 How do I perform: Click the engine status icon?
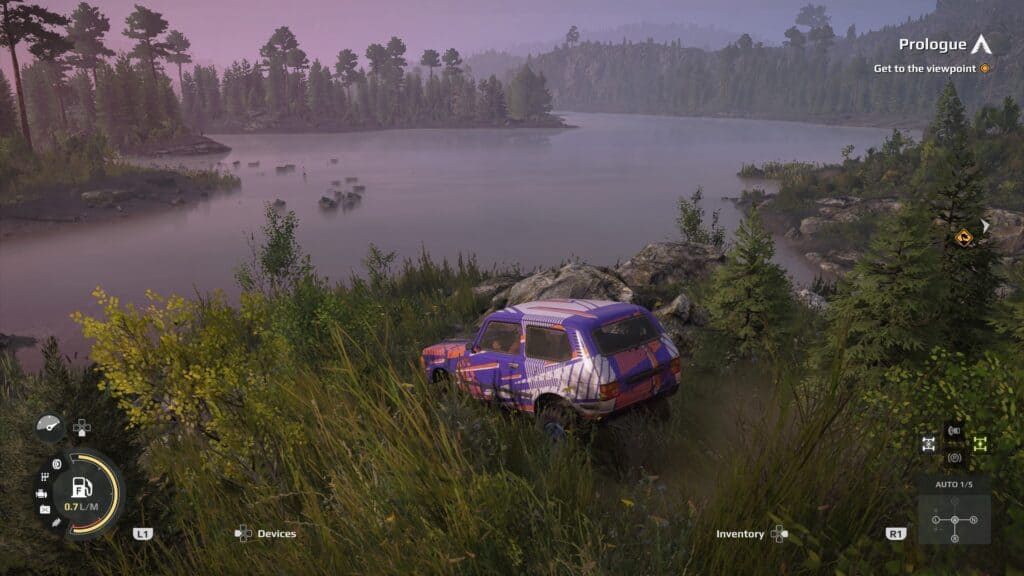click(41, 493)
